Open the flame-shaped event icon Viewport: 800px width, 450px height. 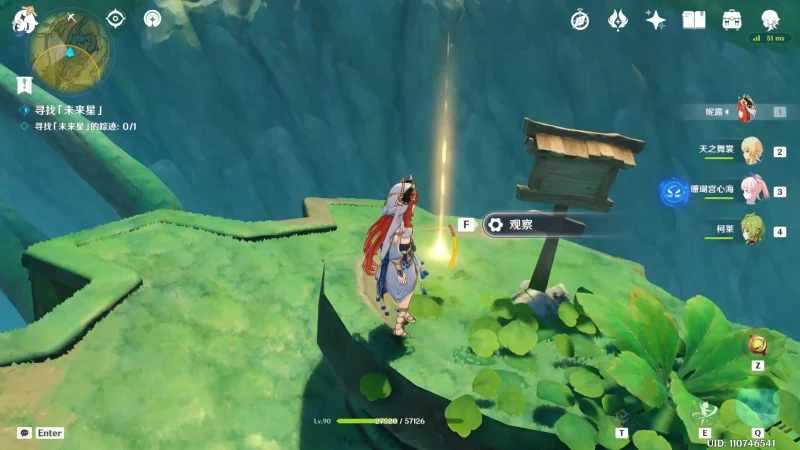(618, 20)
